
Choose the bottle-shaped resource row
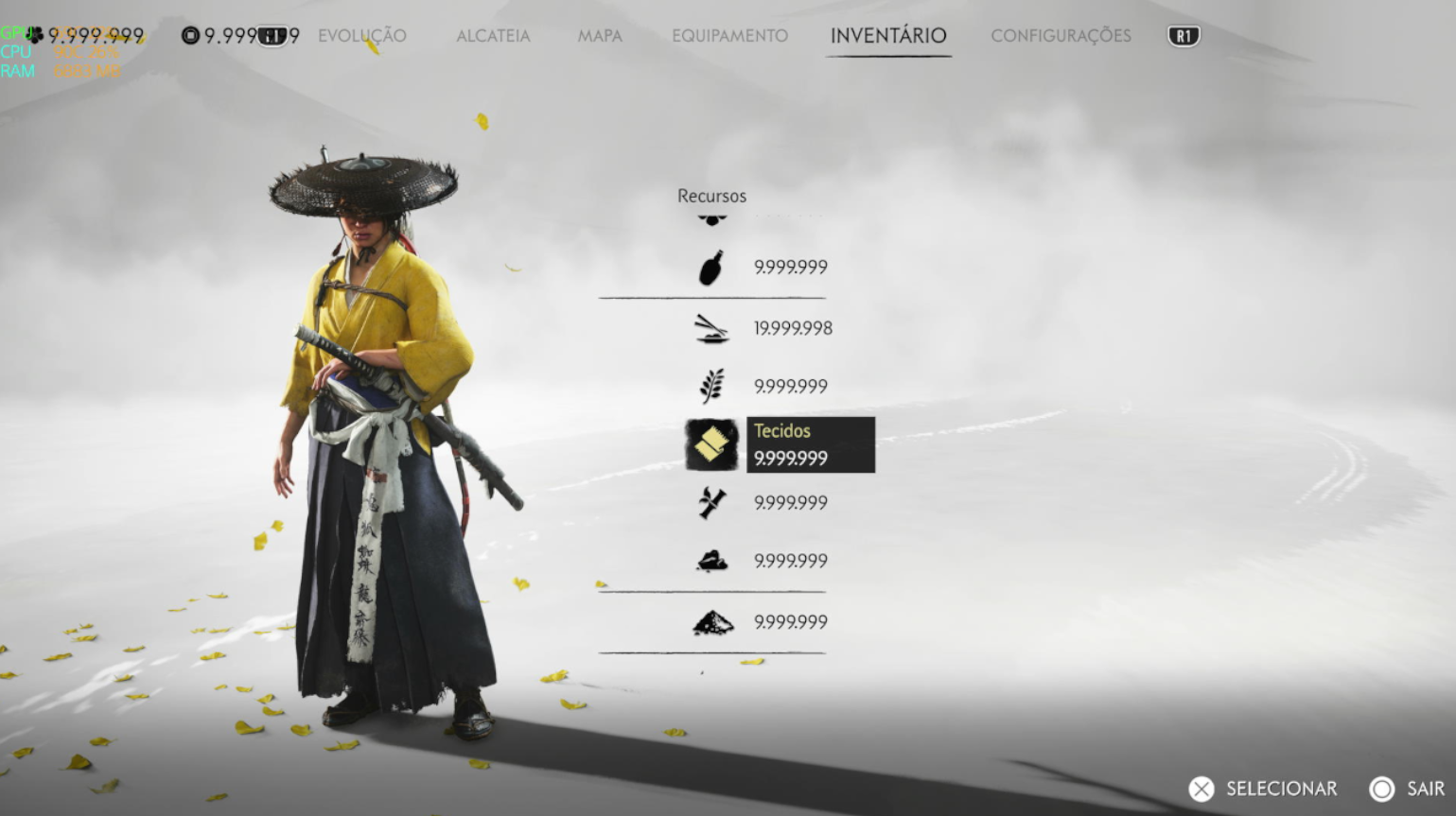point(711,268)
